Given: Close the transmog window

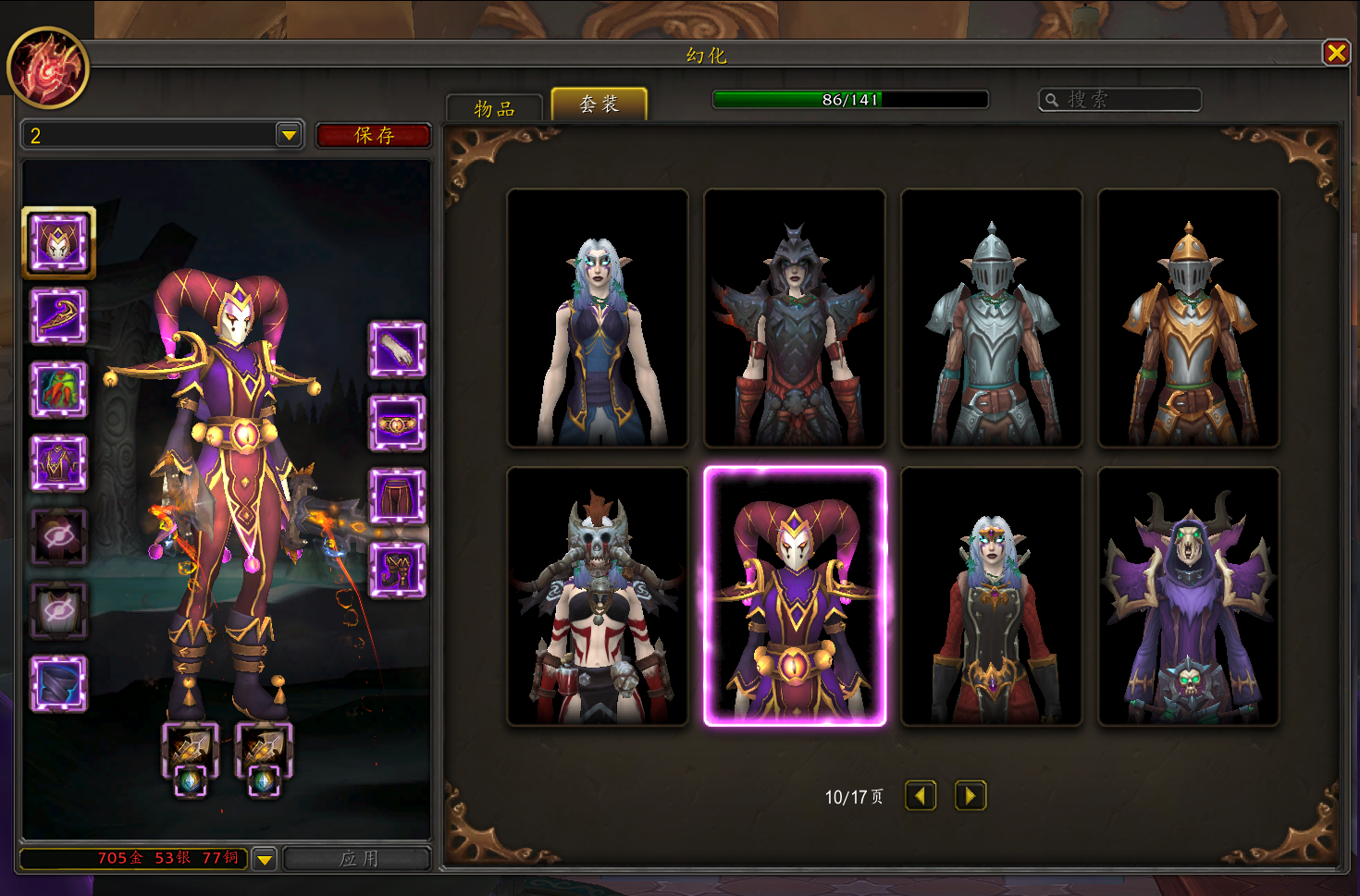Looking at the screenshot, I should pos(1336,53).
